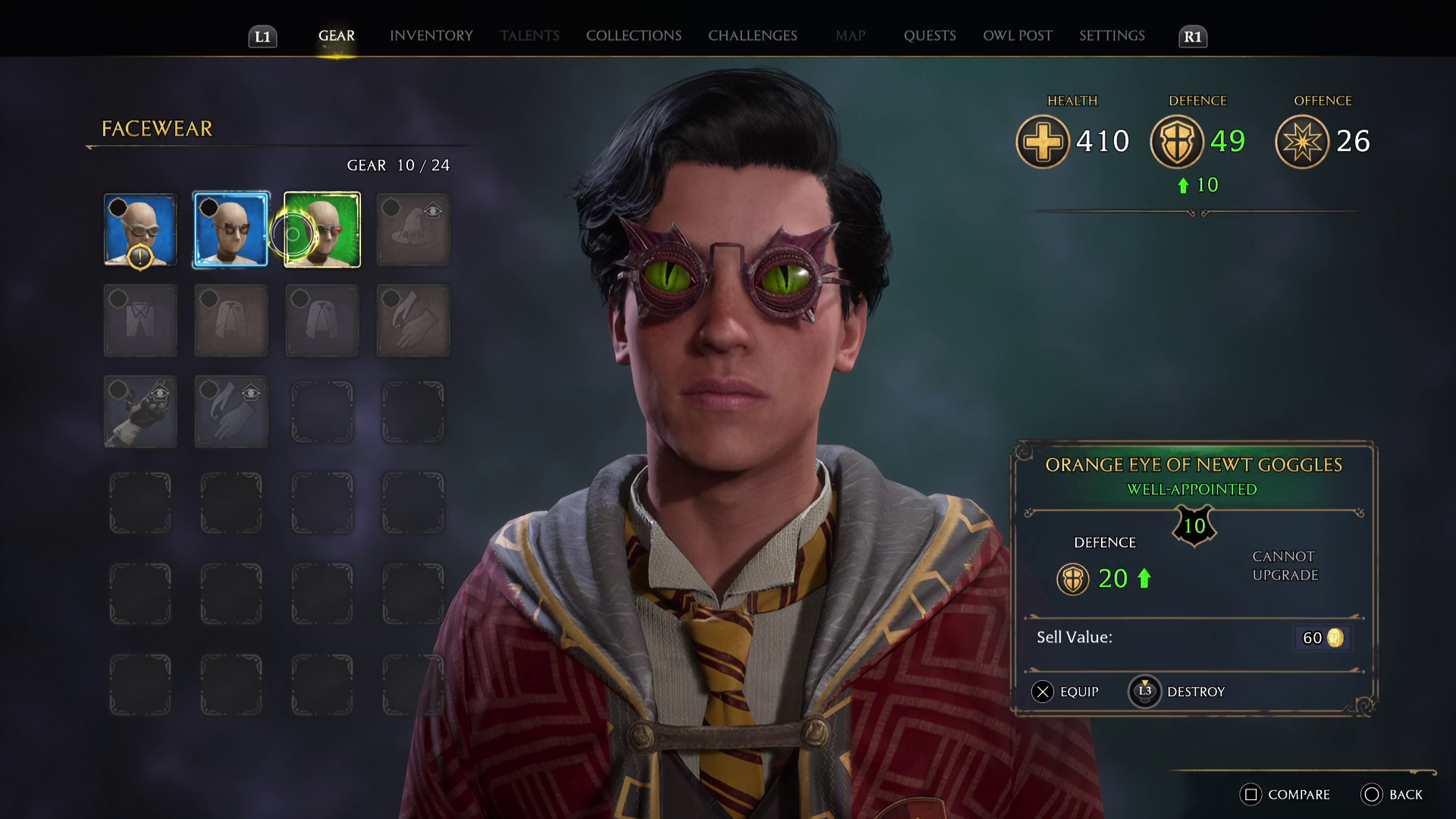Image resolution: width=1456 pixels, height=819 pixels.
Task: Select the dark armoured glove gear slot
Action: [x=140, y=412]
